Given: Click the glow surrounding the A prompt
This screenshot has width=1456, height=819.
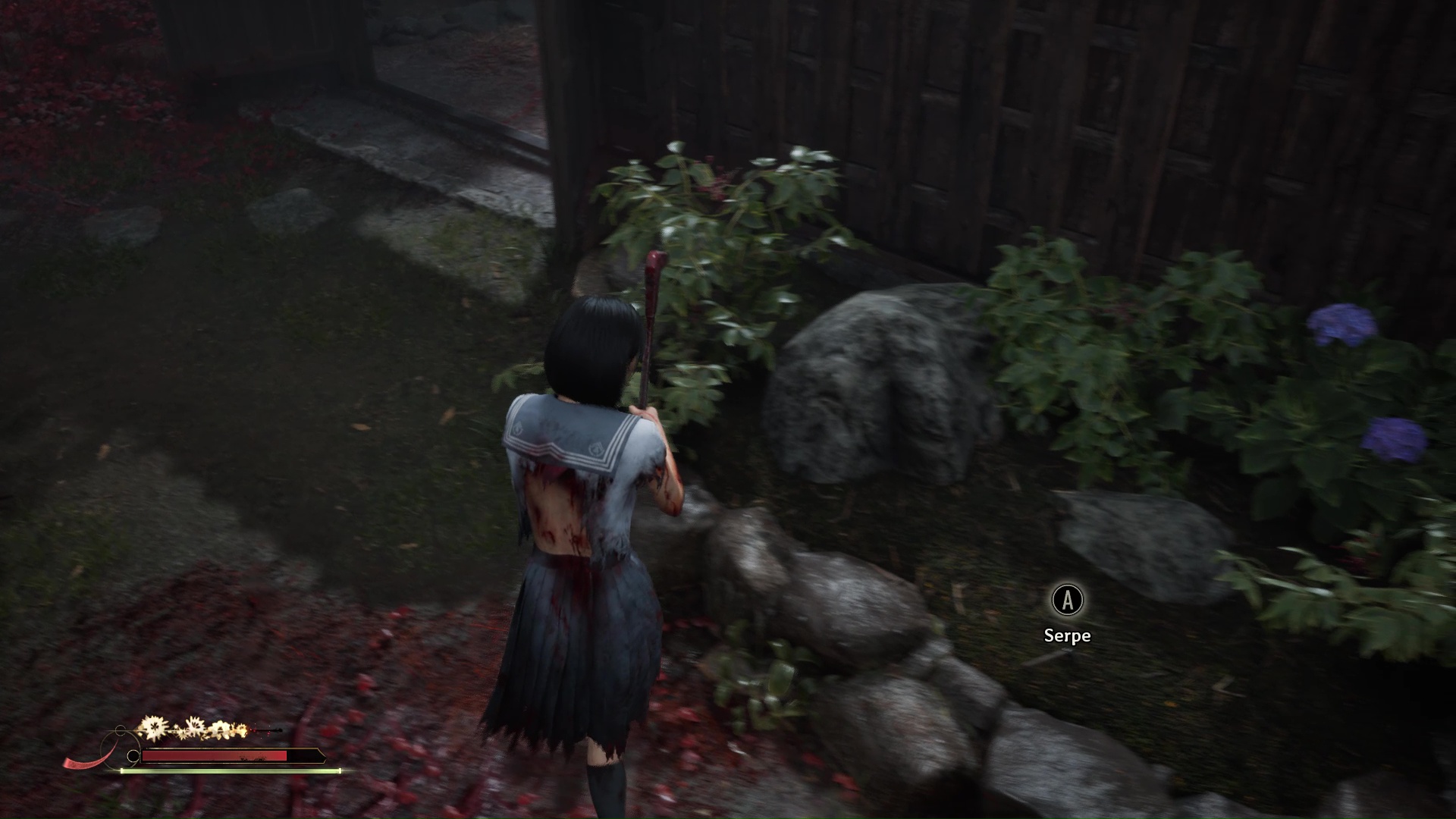Looking at the screenshot, I should click(x=1068, y=582).
